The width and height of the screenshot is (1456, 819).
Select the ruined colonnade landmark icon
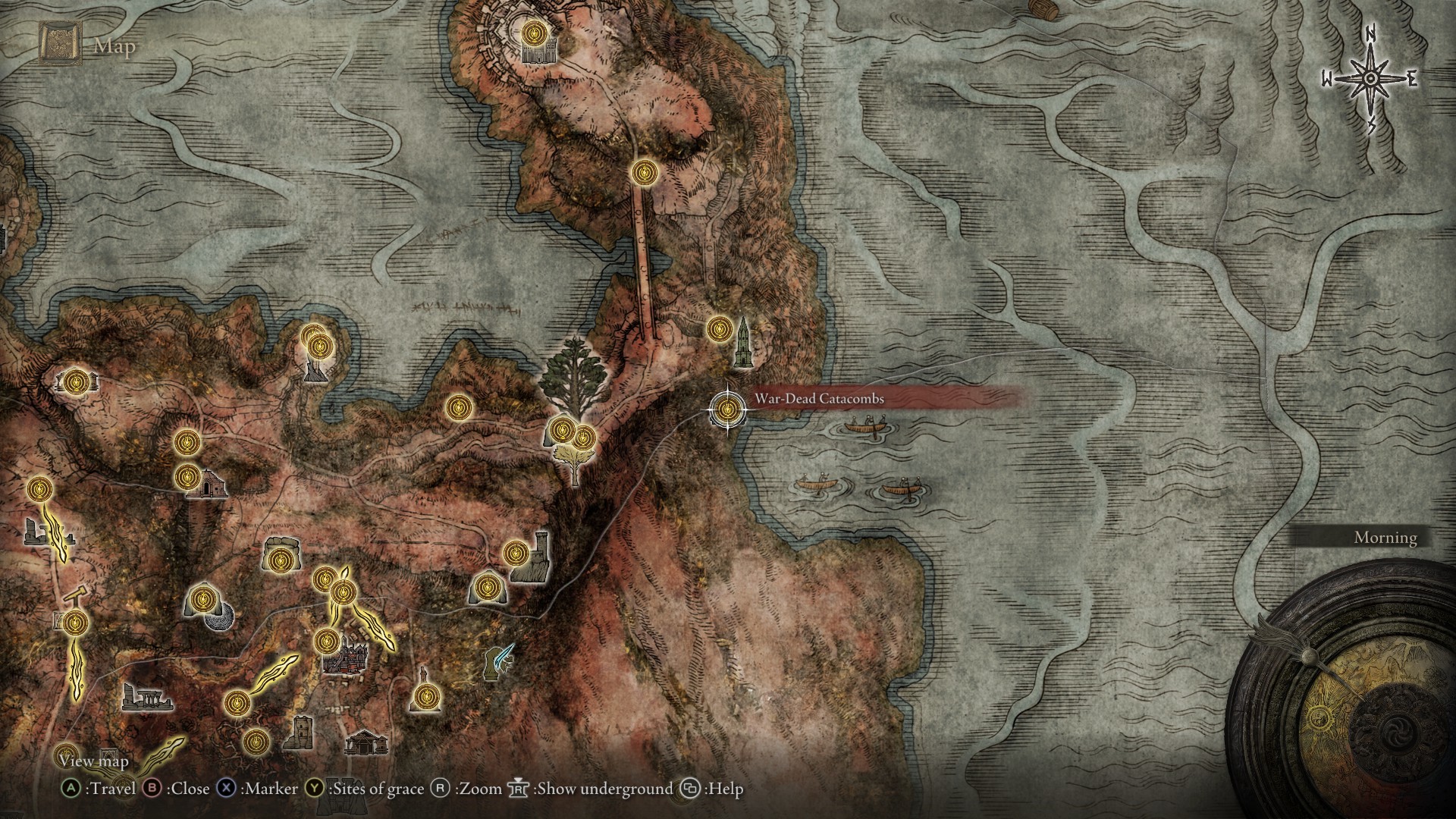pyautogui.click(x=143, y=696)
